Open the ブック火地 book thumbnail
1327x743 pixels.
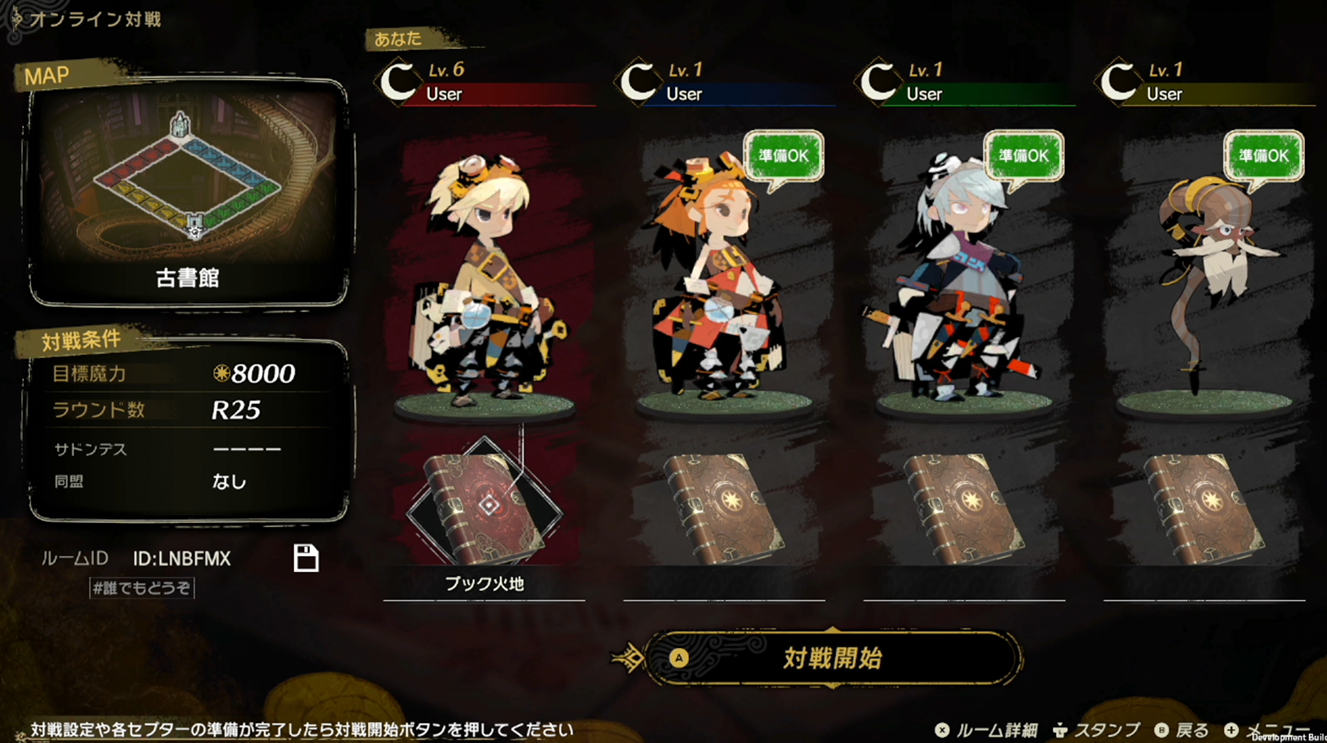[x=484, y=507]
